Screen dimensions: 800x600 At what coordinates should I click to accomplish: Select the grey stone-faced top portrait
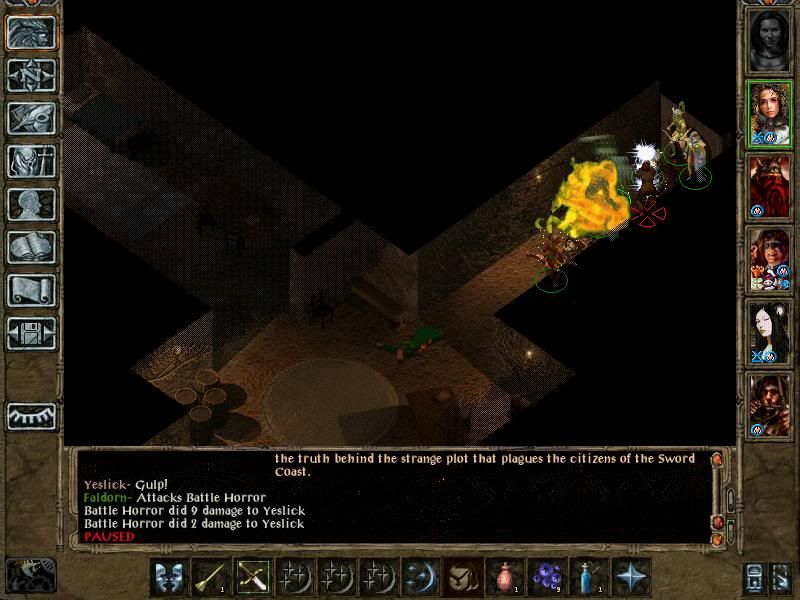point(771,40)
